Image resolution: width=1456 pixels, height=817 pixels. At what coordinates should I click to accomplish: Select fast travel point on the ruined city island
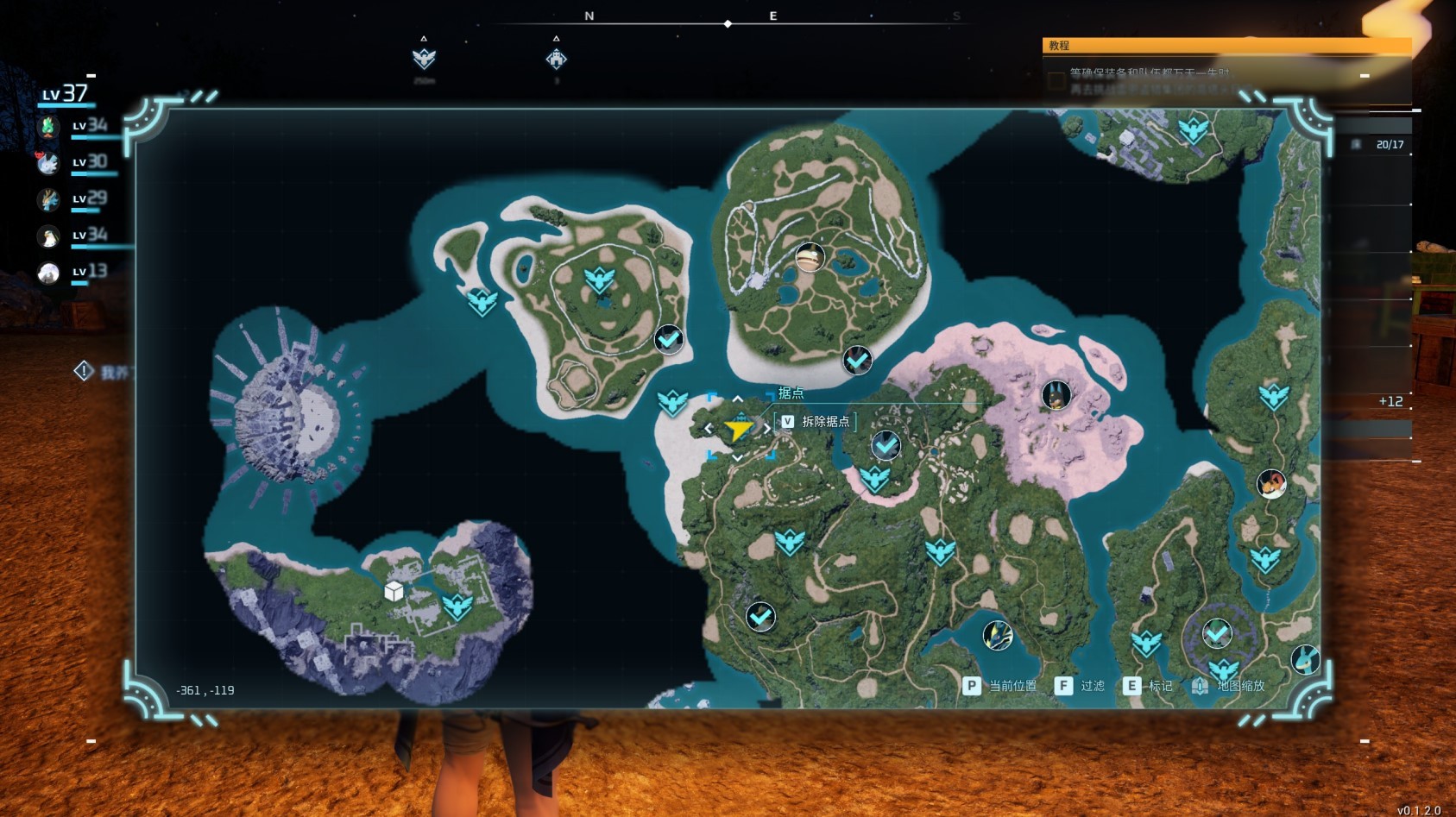pos(457,606)
